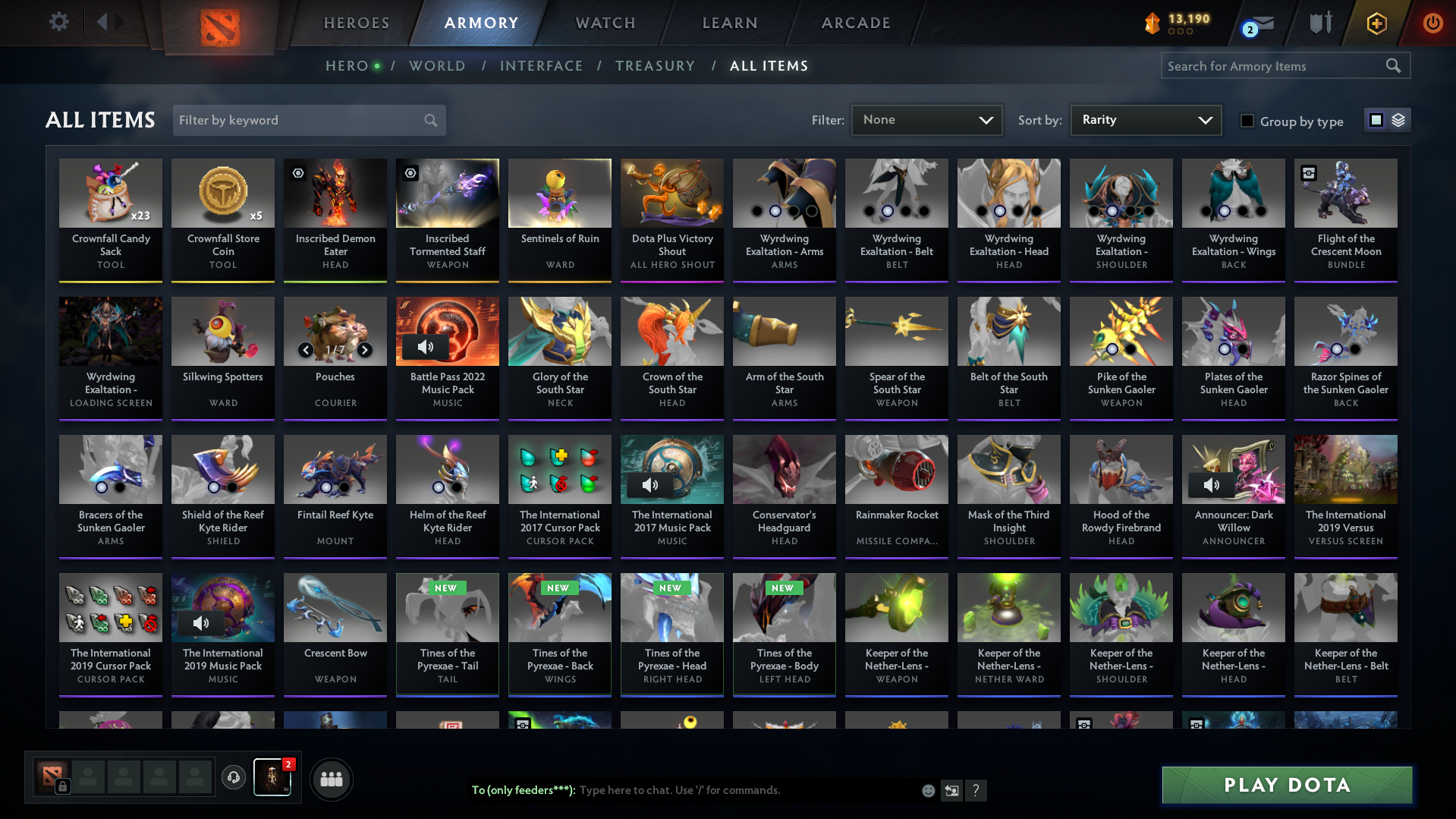Image resolution: width=1456 pixels, height=819 pixels.
Task: Open the Filter dropdown set to None
Action: pos(926,120)
